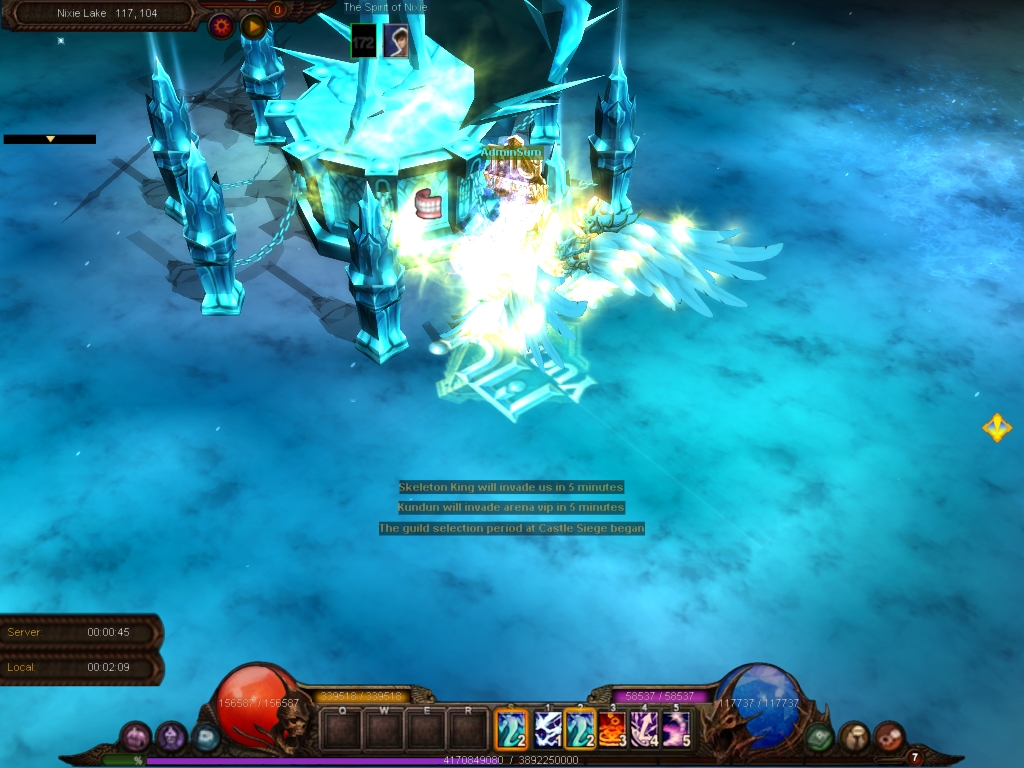Select the empty Q item slot
The height and width of the screenshot is (768, 1024).
341,730
